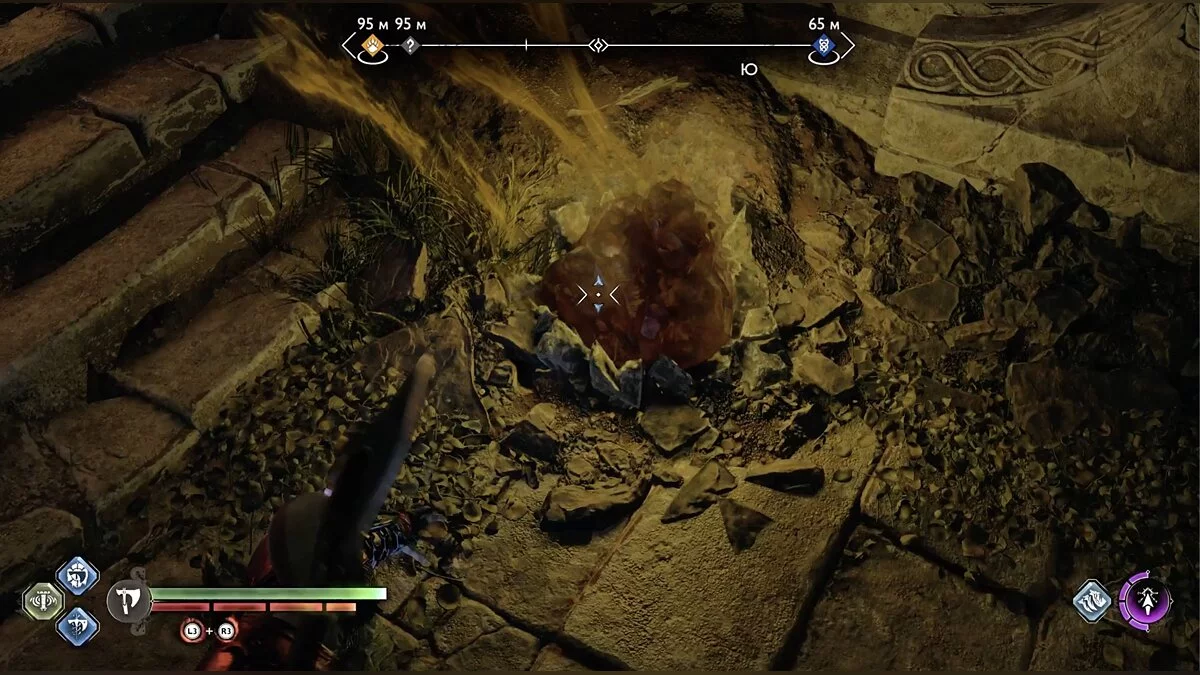Activate the upper blue shield-face ability icon
1200x675 pixels.
click(77, 576)
